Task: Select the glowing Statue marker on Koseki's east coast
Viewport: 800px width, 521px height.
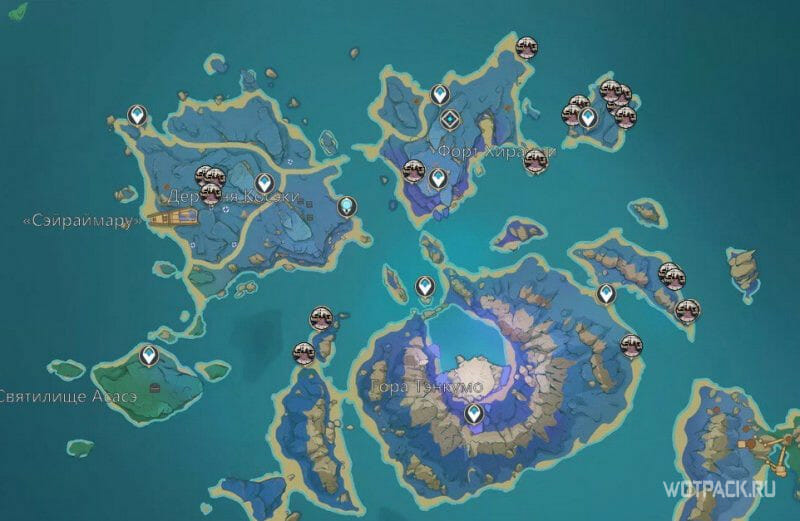Action: click(346, 206)
